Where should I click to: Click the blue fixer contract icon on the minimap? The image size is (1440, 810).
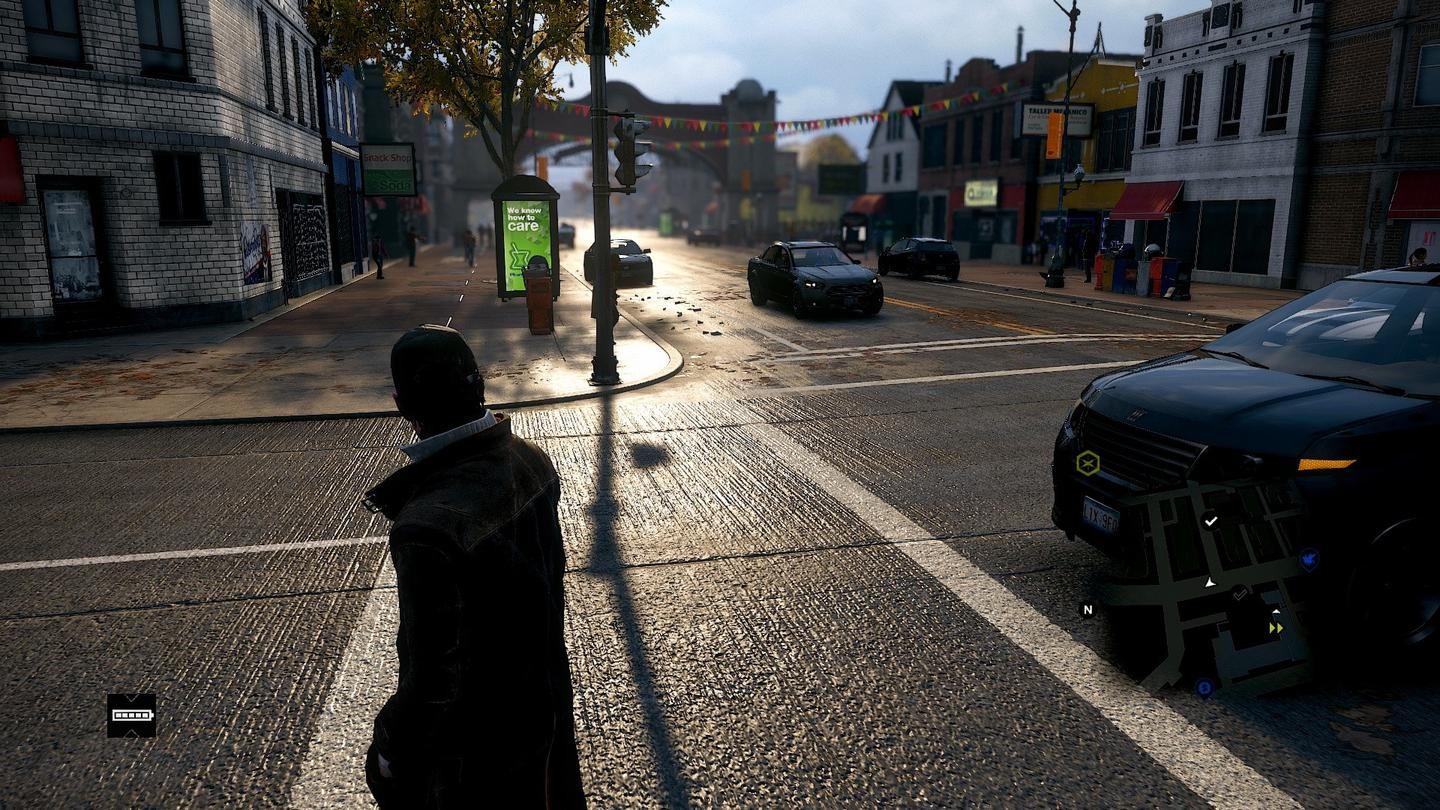[x=1308, y=560]
